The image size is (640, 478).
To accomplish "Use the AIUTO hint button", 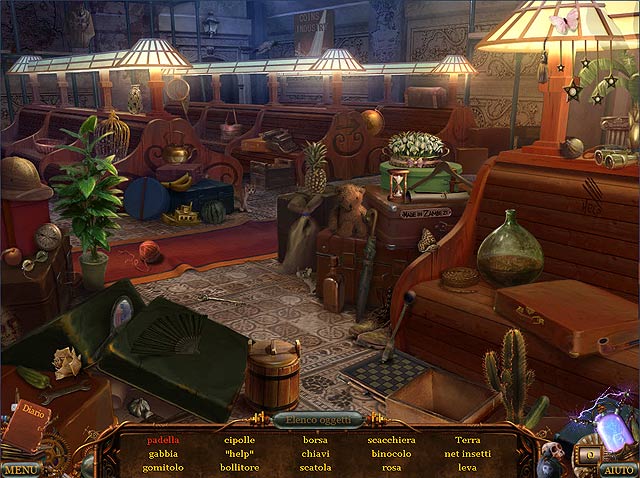I will [618, 469].
